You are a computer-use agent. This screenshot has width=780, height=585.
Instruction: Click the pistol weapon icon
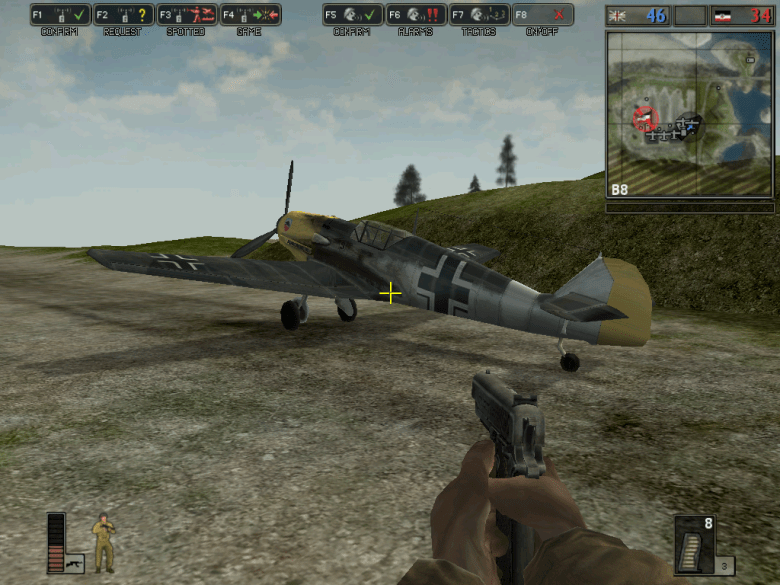(x=74, y=565)
